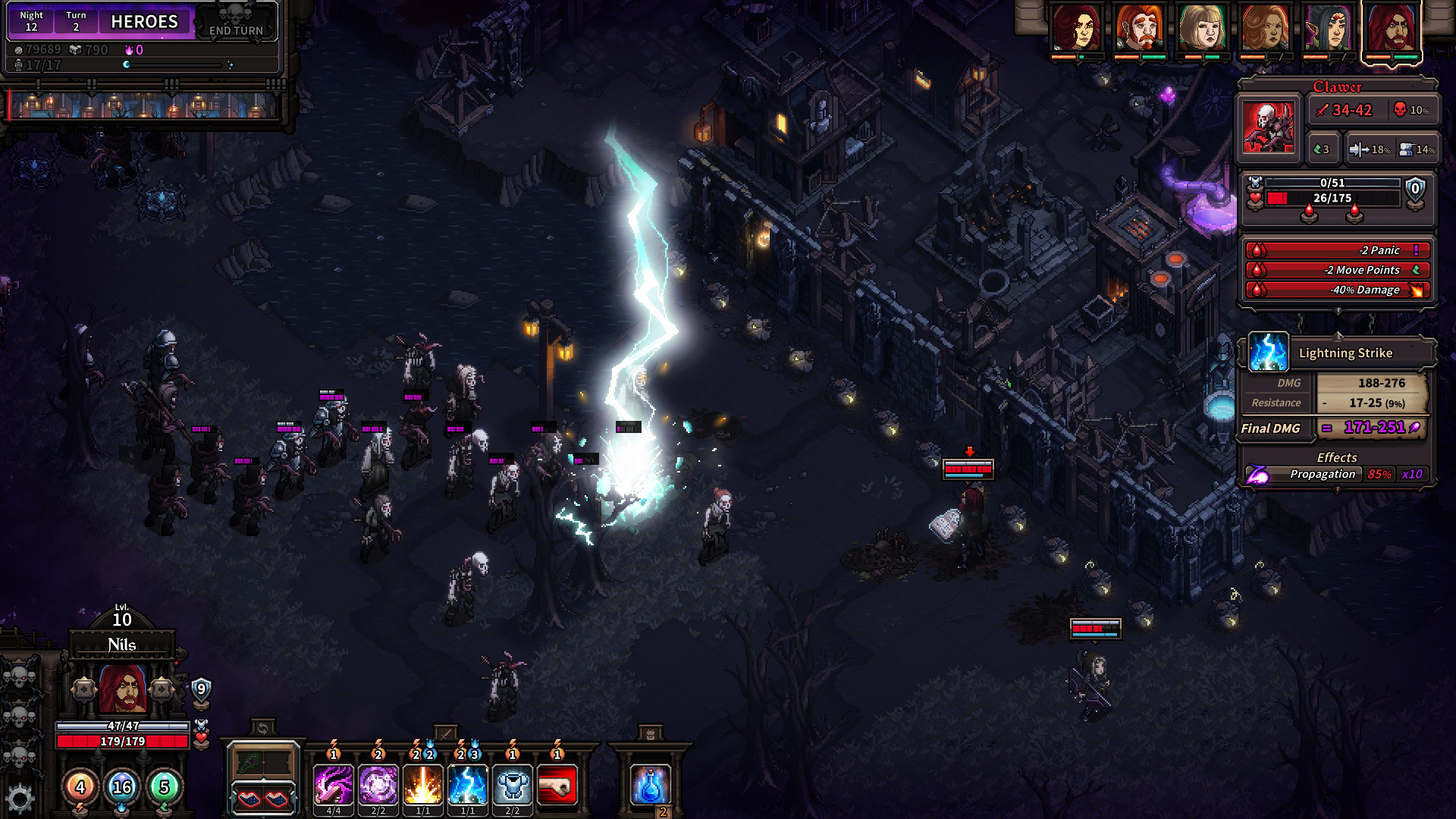Expand the Clawer enemy portrait details
Image resolution: width=1456 pixels, height=819 pixels.
pos(1268,127)
